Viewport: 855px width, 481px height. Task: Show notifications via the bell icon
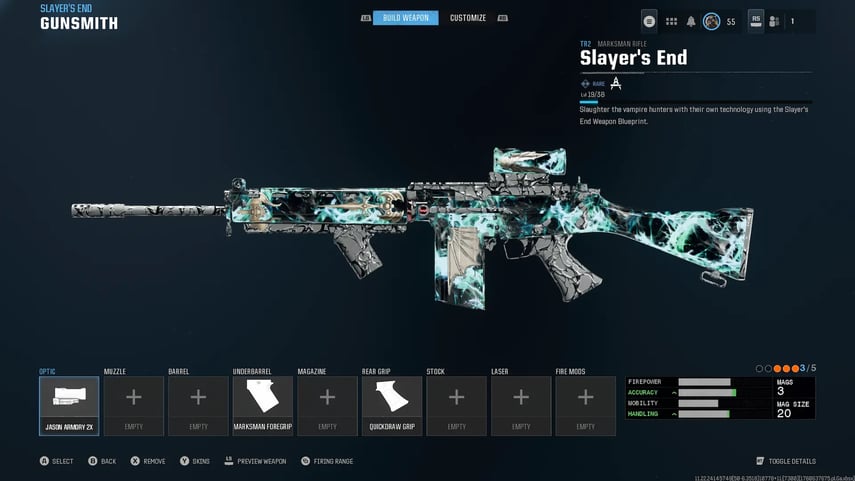click(691, 21)
